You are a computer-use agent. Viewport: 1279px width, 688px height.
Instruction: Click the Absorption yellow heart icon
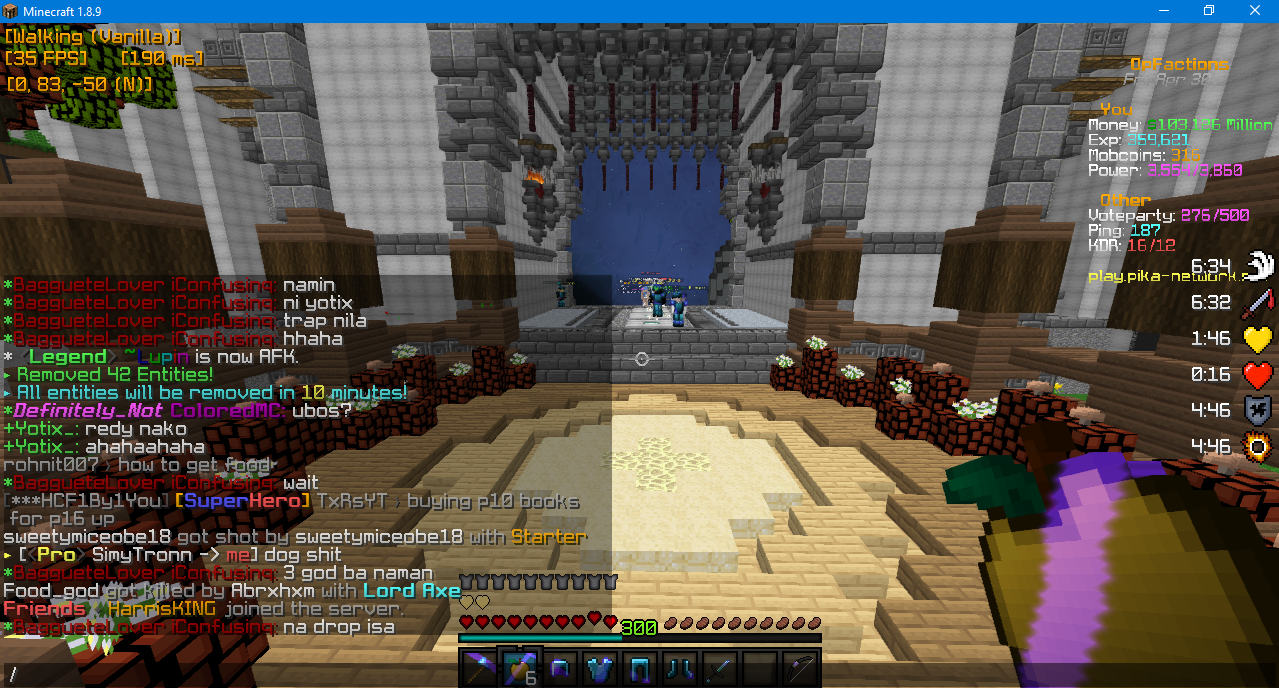click(x=1257, y=338)
